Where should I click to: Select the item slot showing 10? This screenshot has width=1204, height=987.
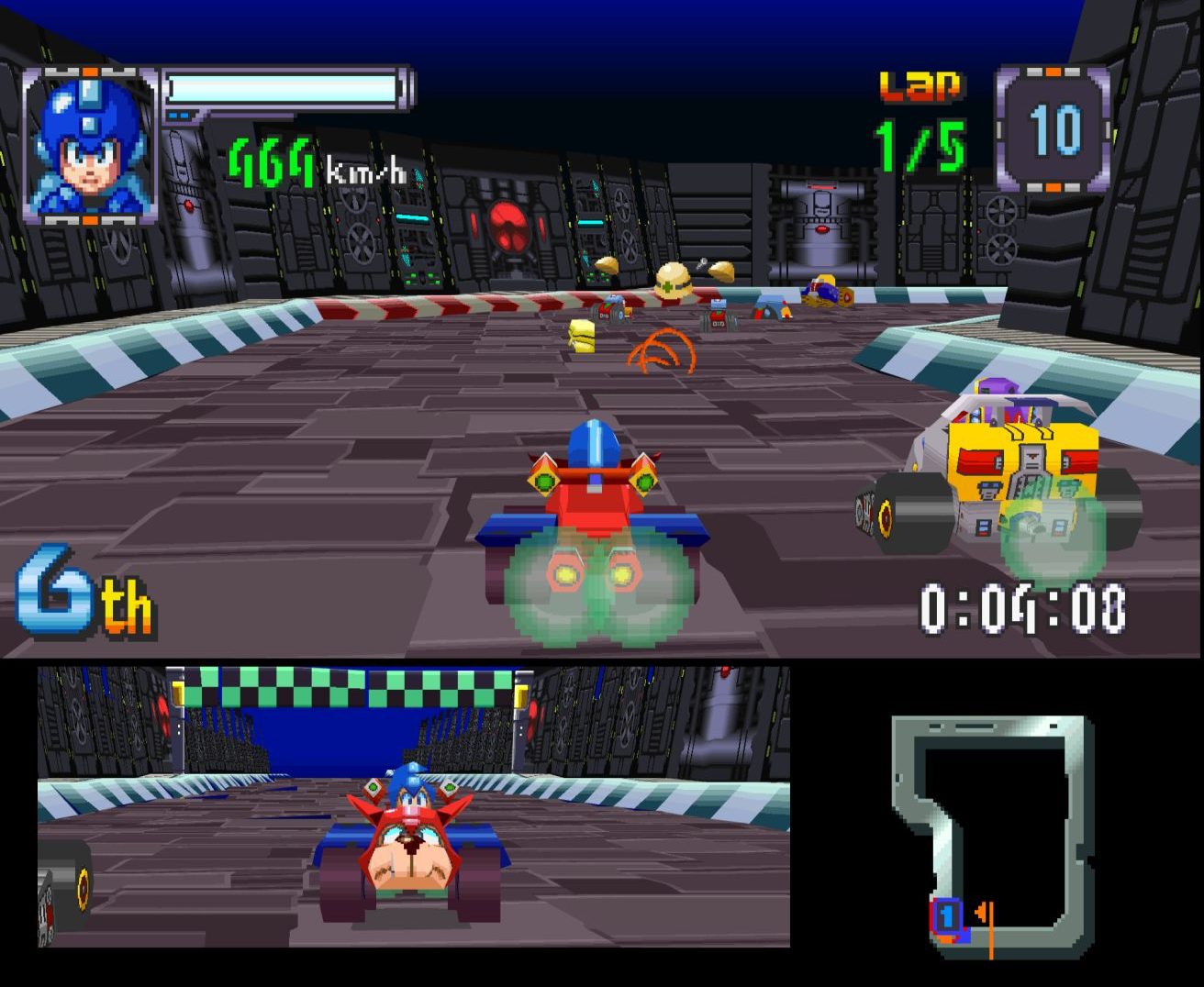(1053, 128)
